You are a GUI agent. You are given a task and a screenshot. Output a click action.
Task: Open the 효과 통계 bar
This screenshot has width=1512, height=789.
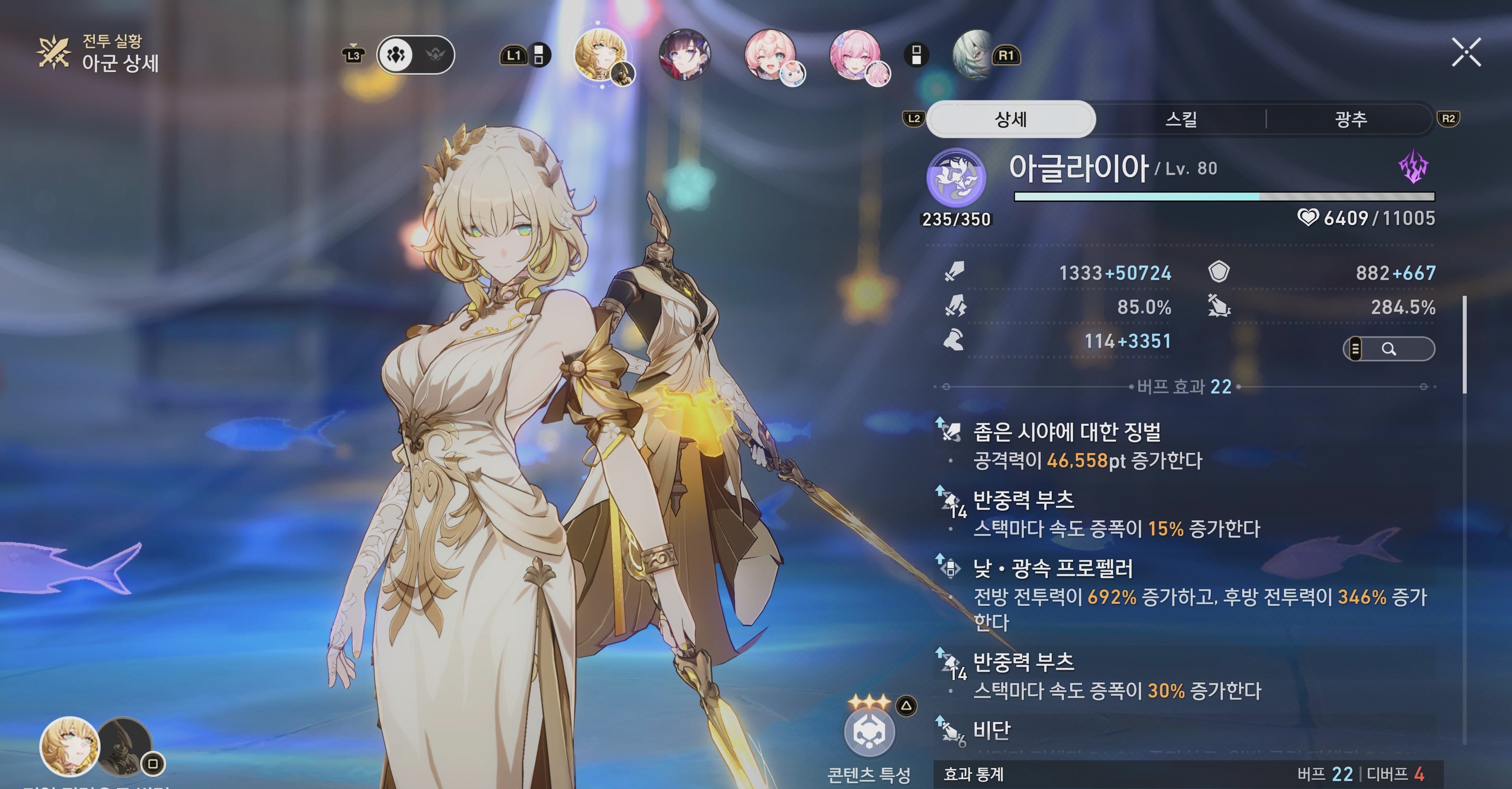1186,774
